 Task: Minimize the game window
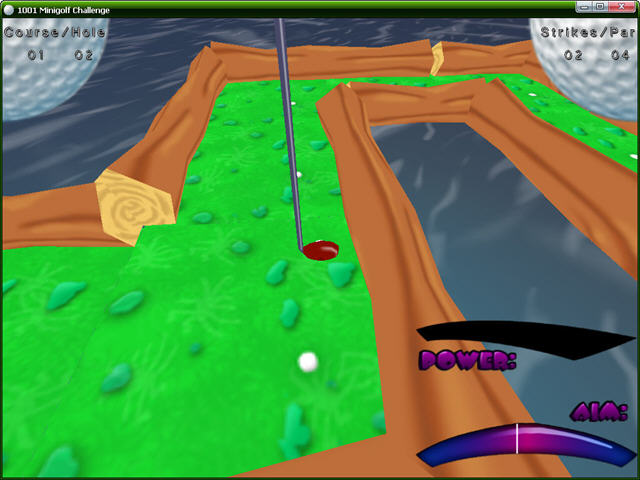(x=585, y=7)
